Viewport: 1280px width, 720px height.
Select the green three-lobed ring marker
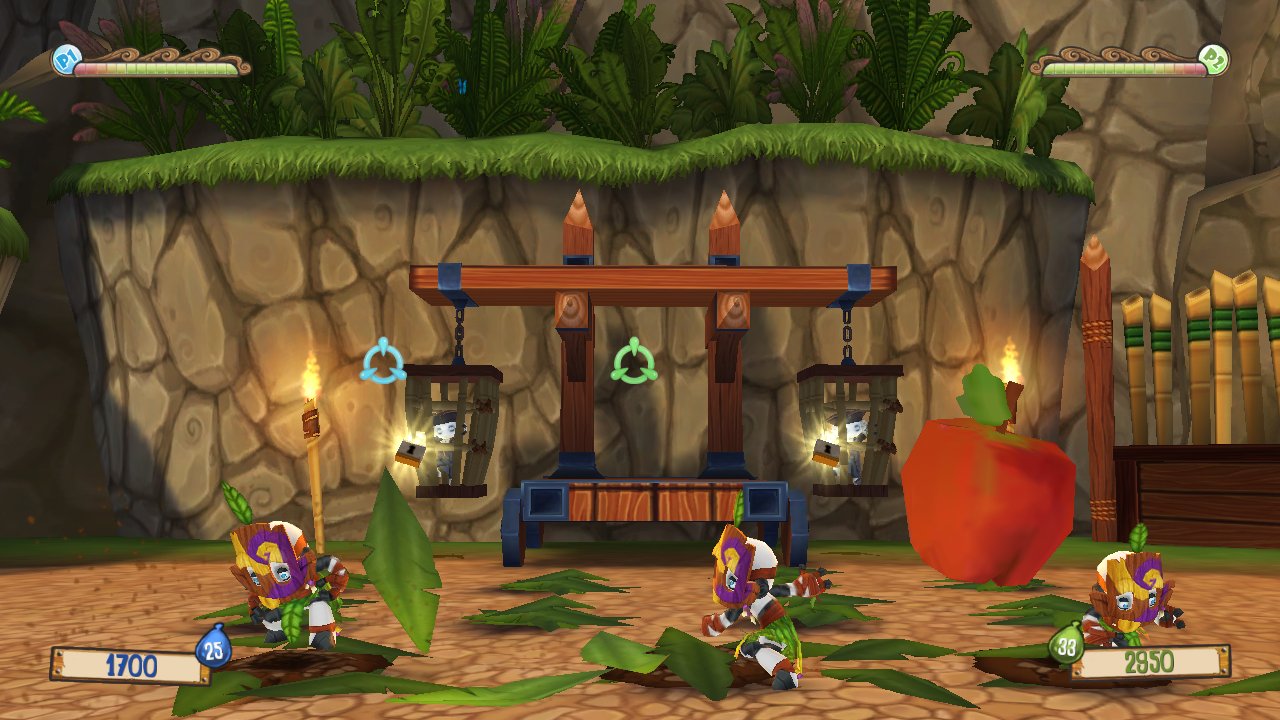pyautogui.click(x=633, y=362)
